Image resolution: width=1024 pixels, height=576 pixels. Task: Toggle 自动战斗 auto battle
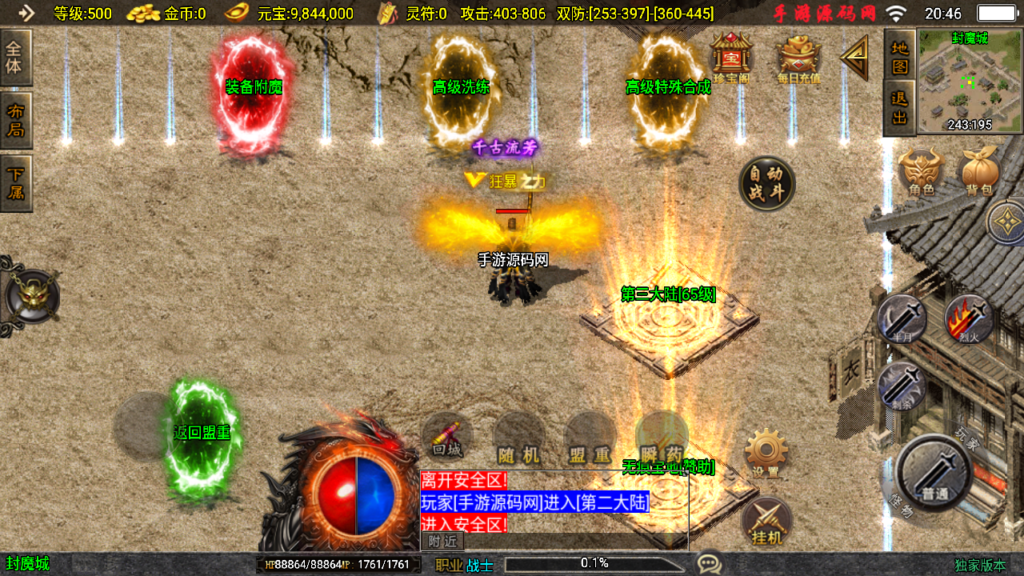[767, 183]
